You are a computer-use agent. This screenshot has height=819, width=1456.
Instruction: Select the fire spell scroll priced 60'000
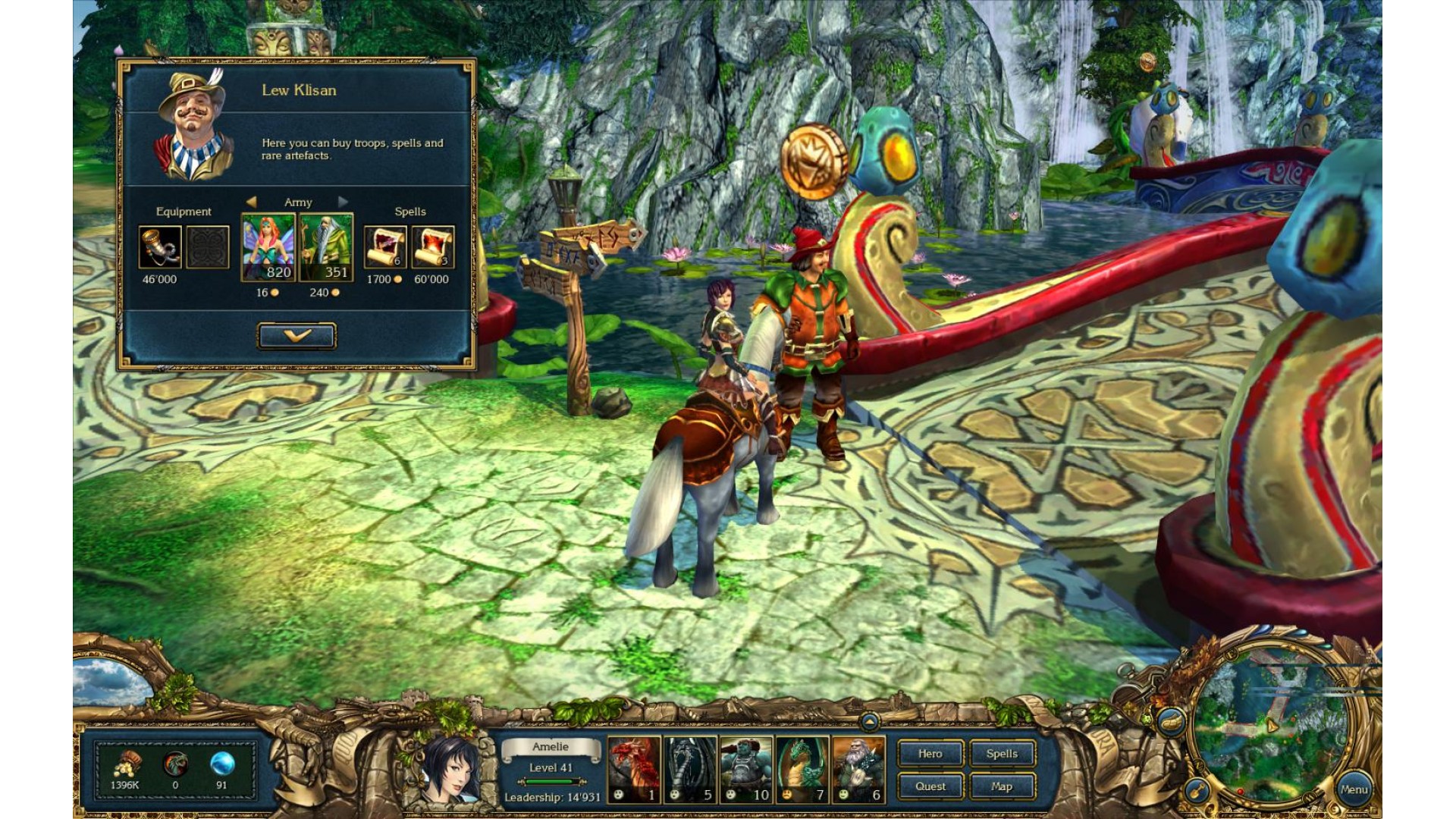click(433, 247)
